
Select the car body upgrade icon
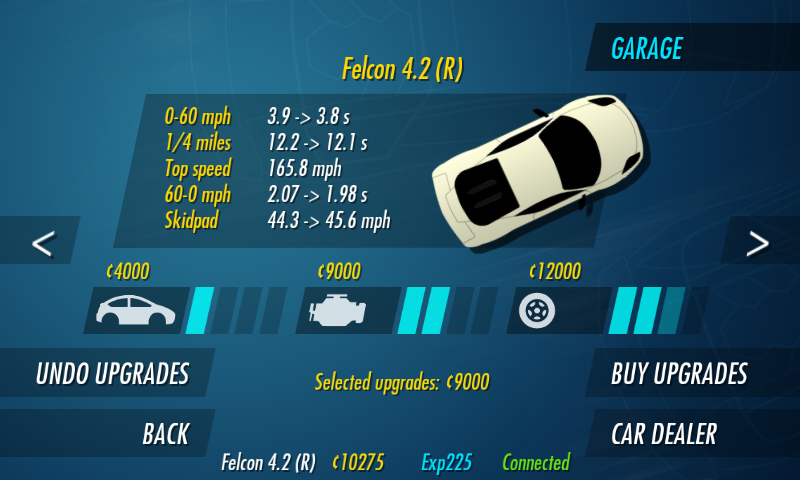point(135,311)
